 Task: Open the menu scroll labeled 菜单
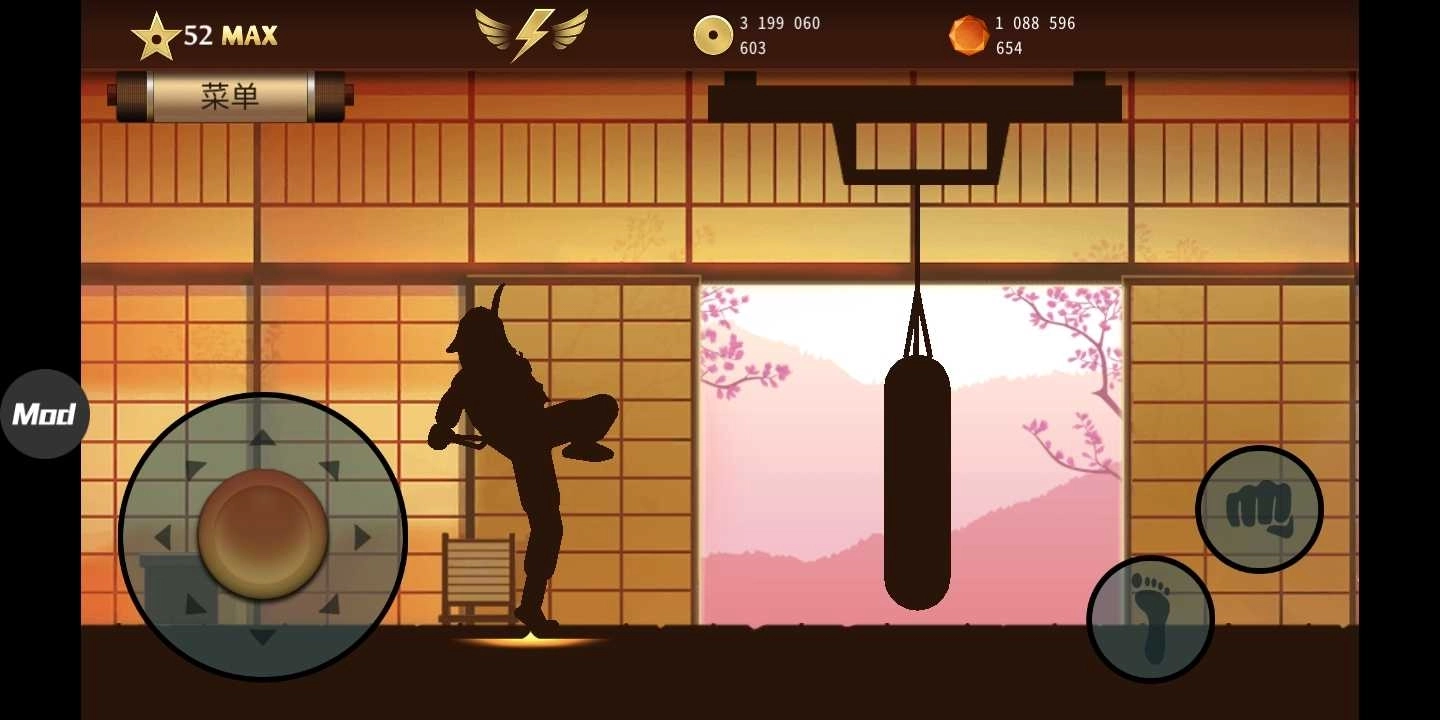[230, 96]
